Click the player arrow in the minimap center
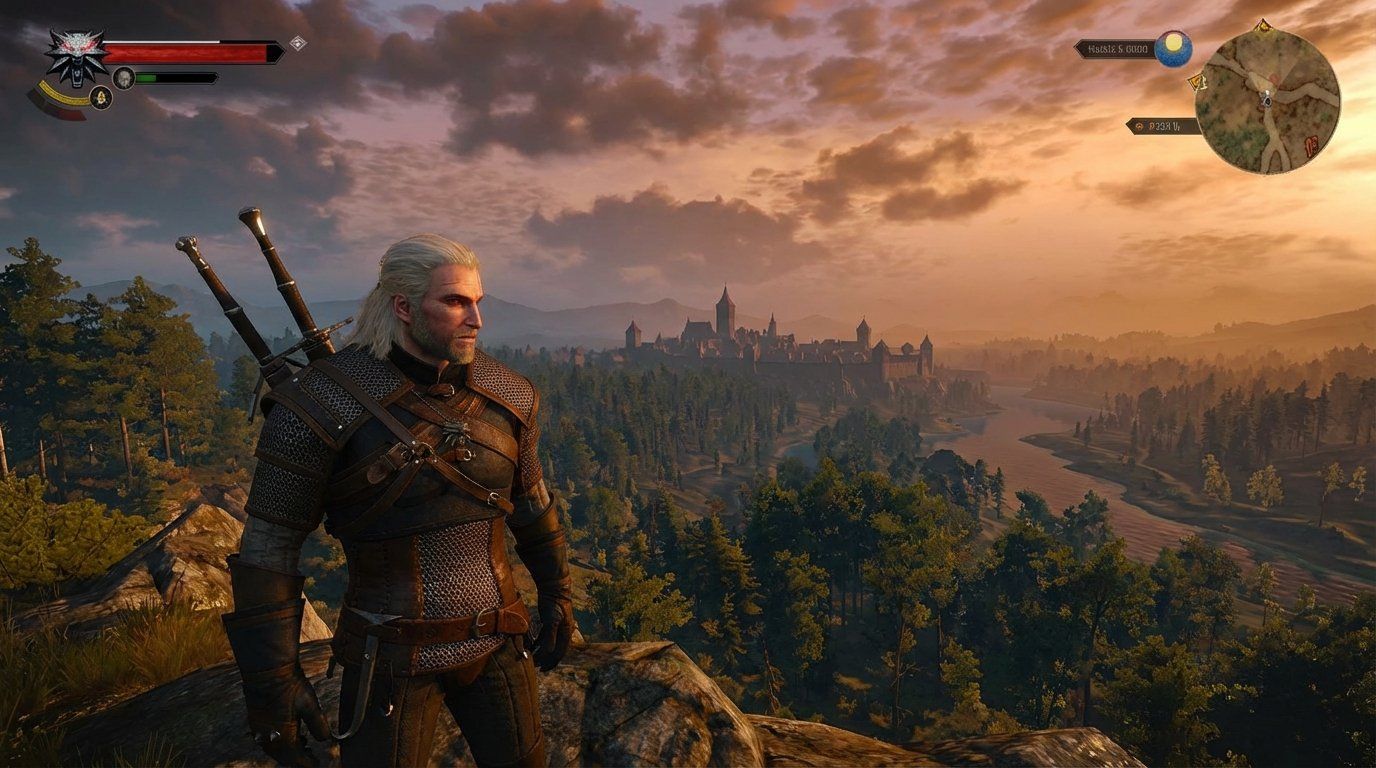Image resolution: width=1376 pixels, height=768 pixels. 1265,100
